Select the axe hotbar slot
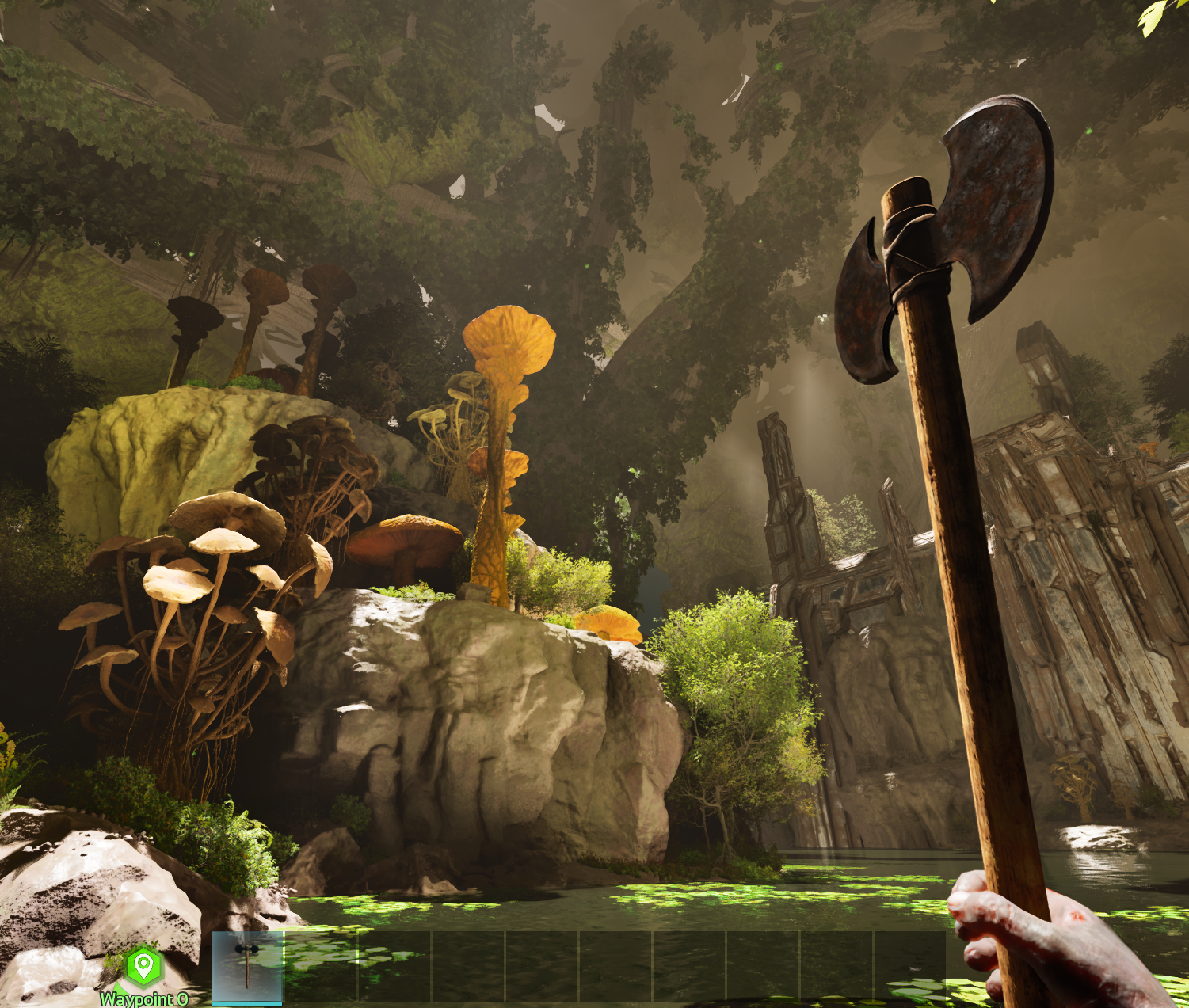Image resolution: width=1189 pixels, height=1008 pixels. click(247, 967)
